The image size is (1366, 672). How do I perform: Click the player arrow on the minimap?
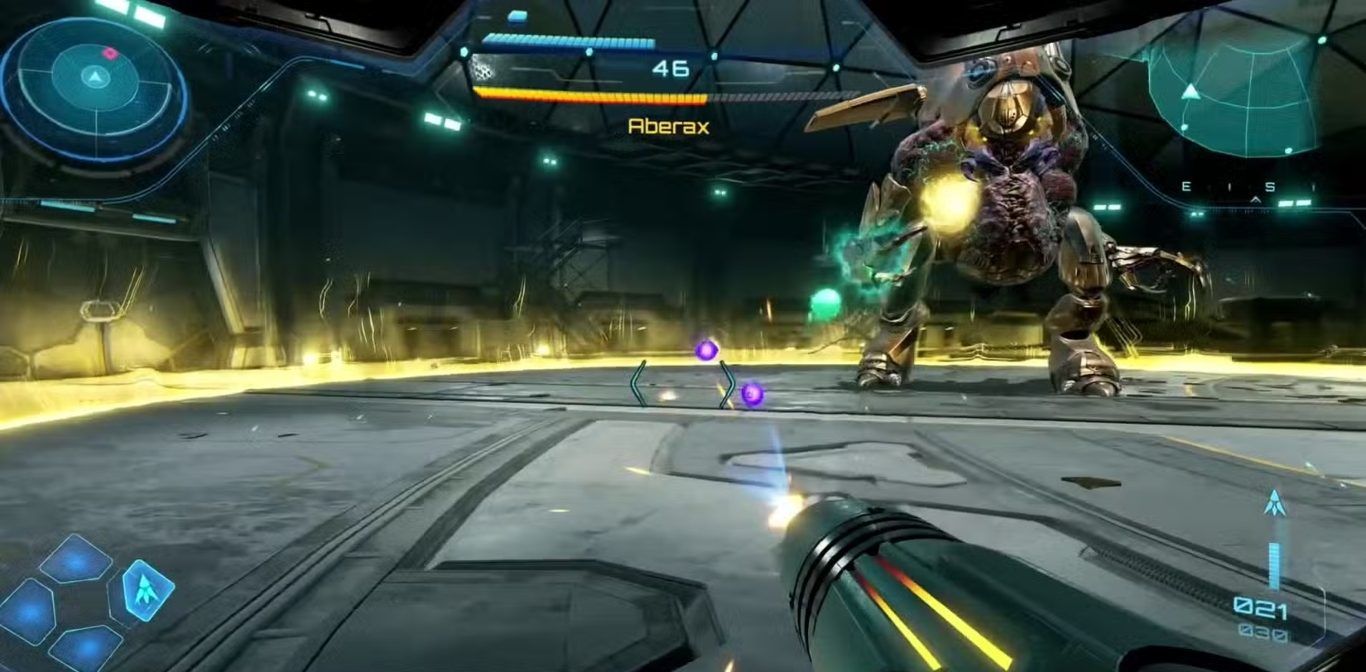(1190, 92)
